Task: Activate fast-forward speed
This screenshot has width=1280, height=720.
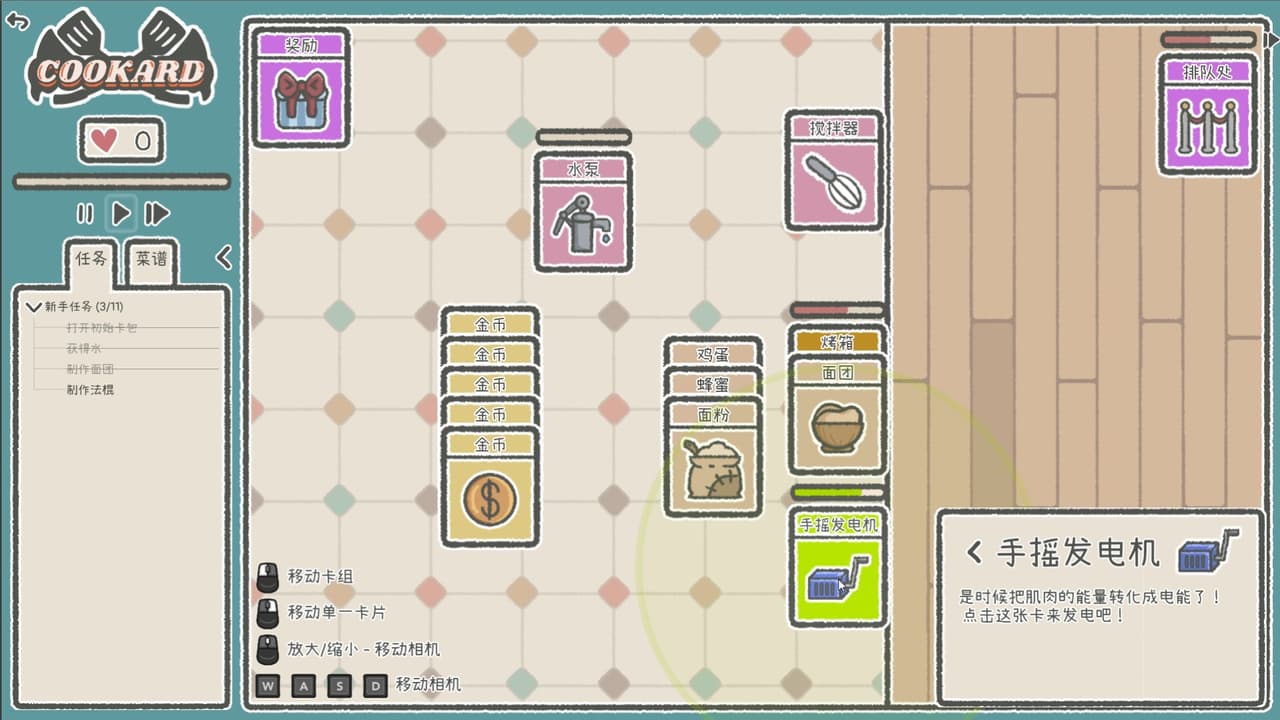Action: click(157, 213)
